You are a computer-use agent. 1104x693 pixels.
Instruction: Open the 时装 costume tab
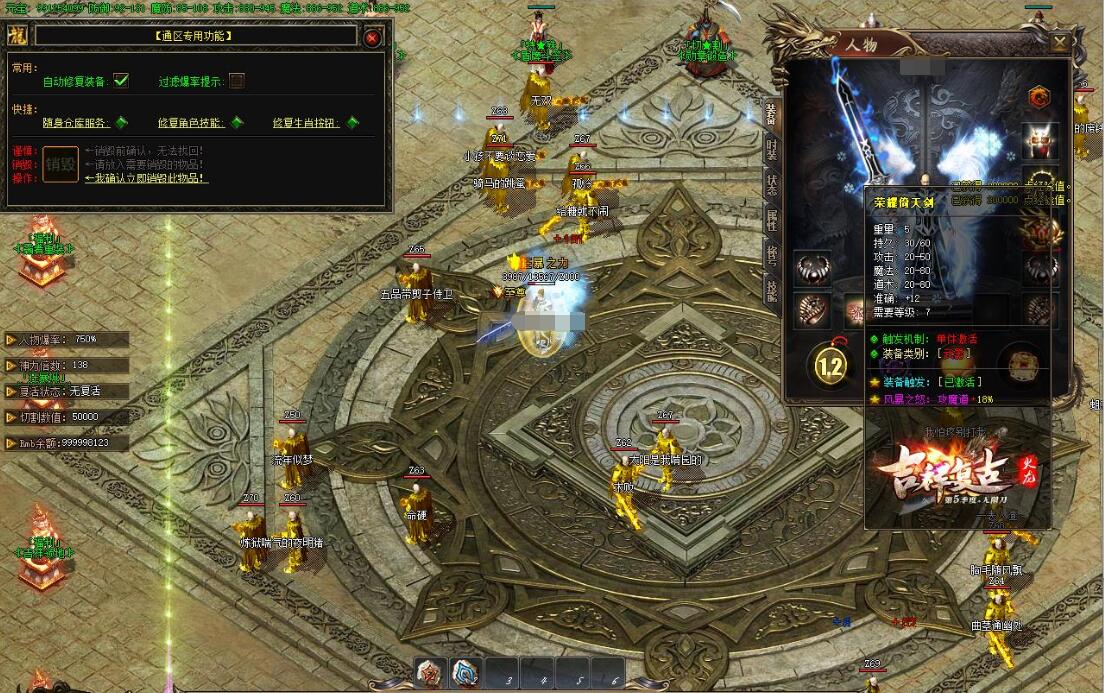(771, 148)
